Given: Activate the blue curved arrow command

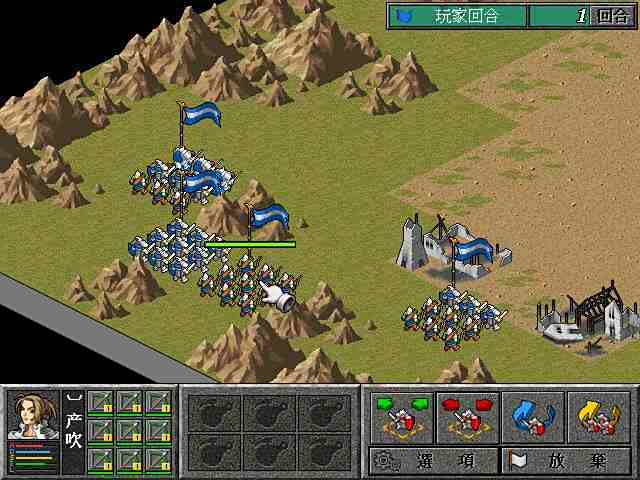Looking at the screenshot, I should [x=532, y=416].
